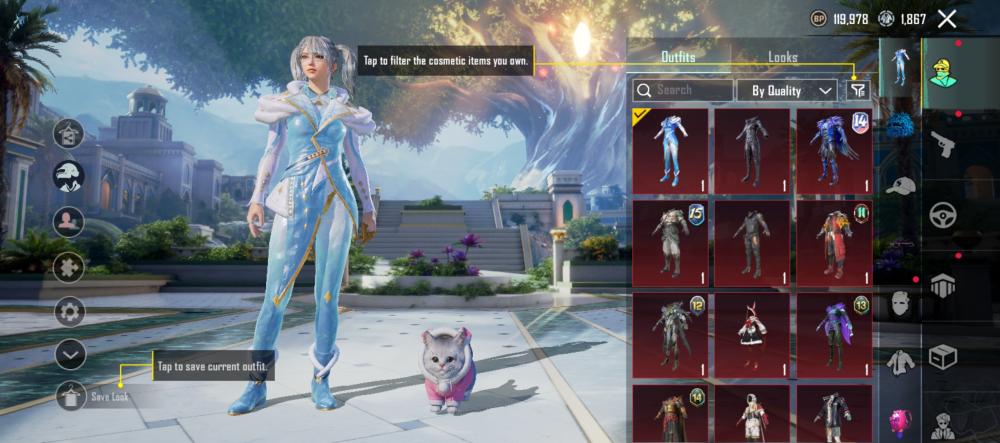1000x443 pixels.
Task: Open the steering wheel vehicle category
Action: pos(943,214)
